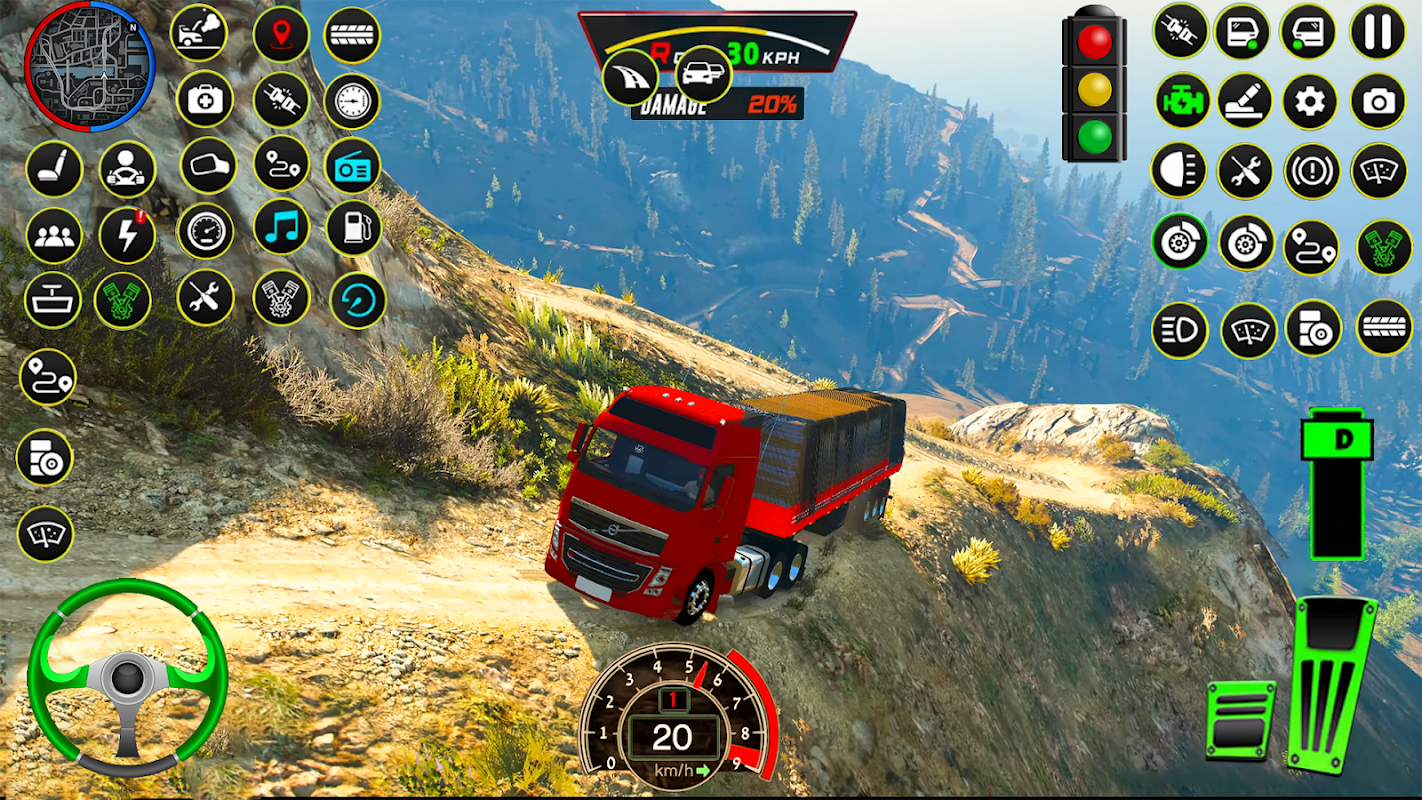
Task: Click the cyan circular arrow reset icon
Action: [x=357, y=300]
